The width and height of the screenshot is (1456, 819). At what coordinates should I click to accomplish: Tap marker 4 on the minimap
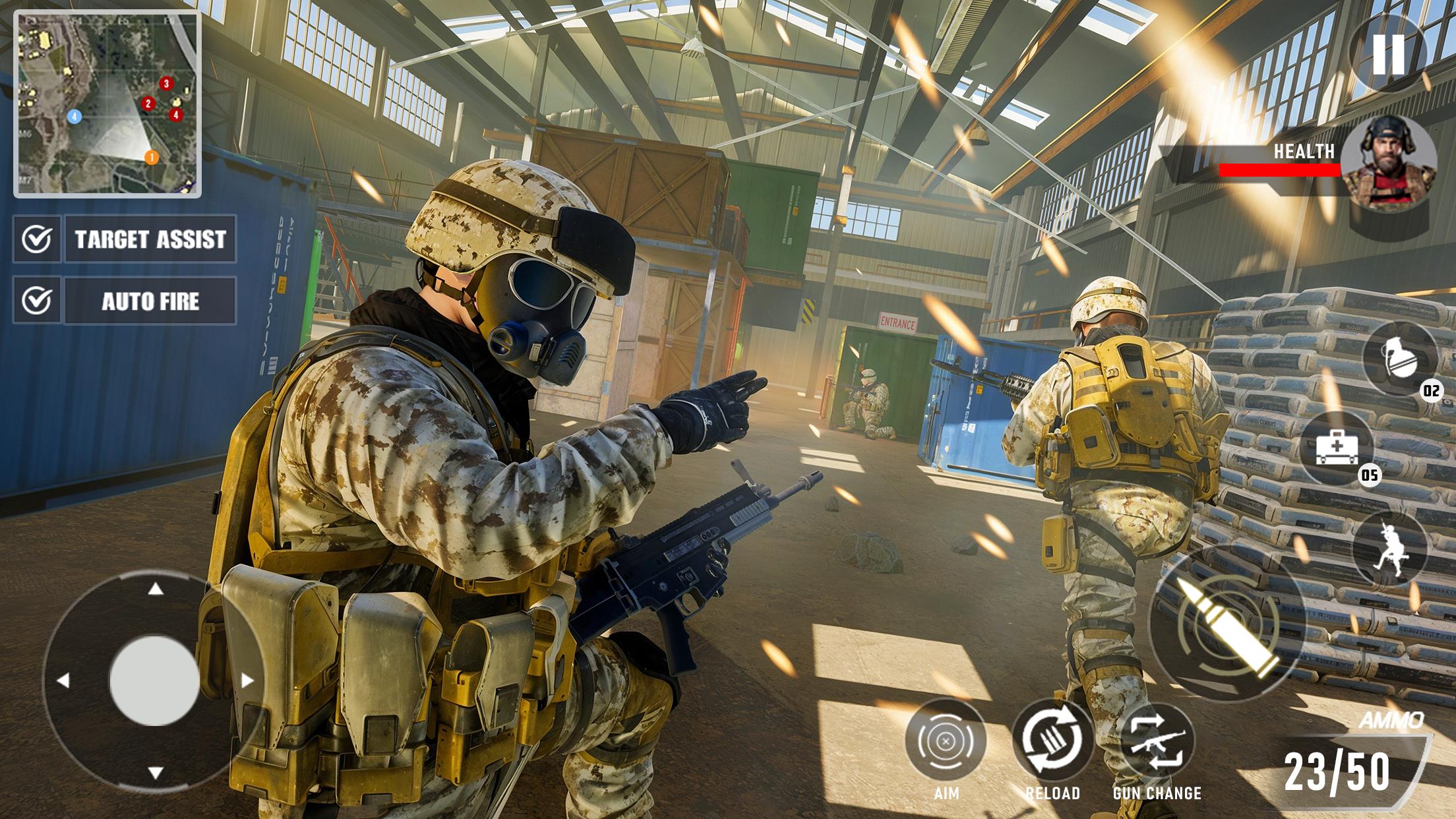click(175, 115)
